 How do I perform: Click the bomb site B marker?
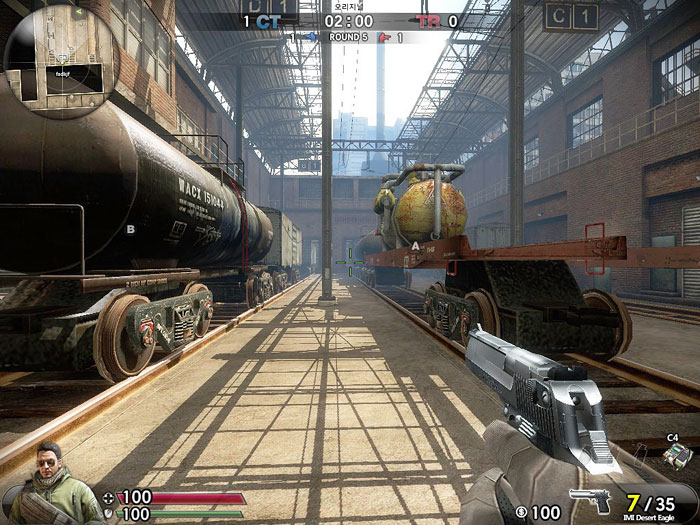click(x=130, y=229)
